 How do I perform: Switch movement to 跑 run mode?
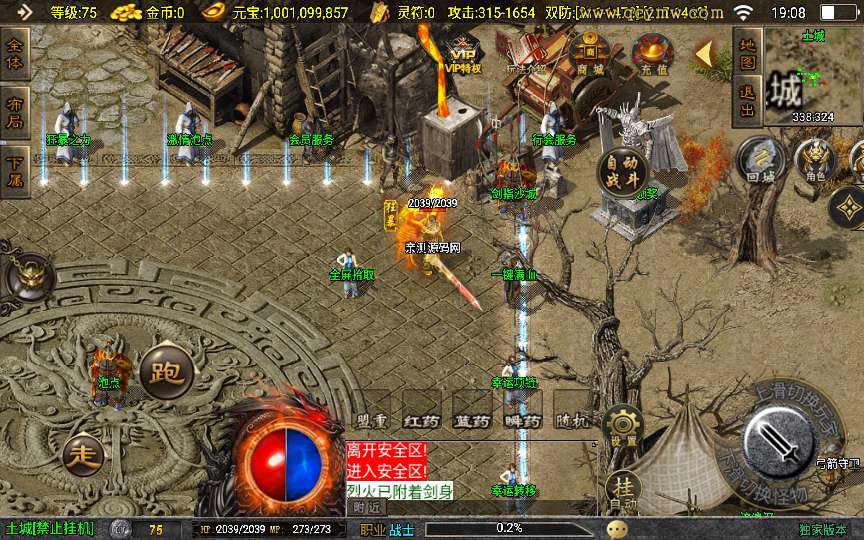[165, 372]
